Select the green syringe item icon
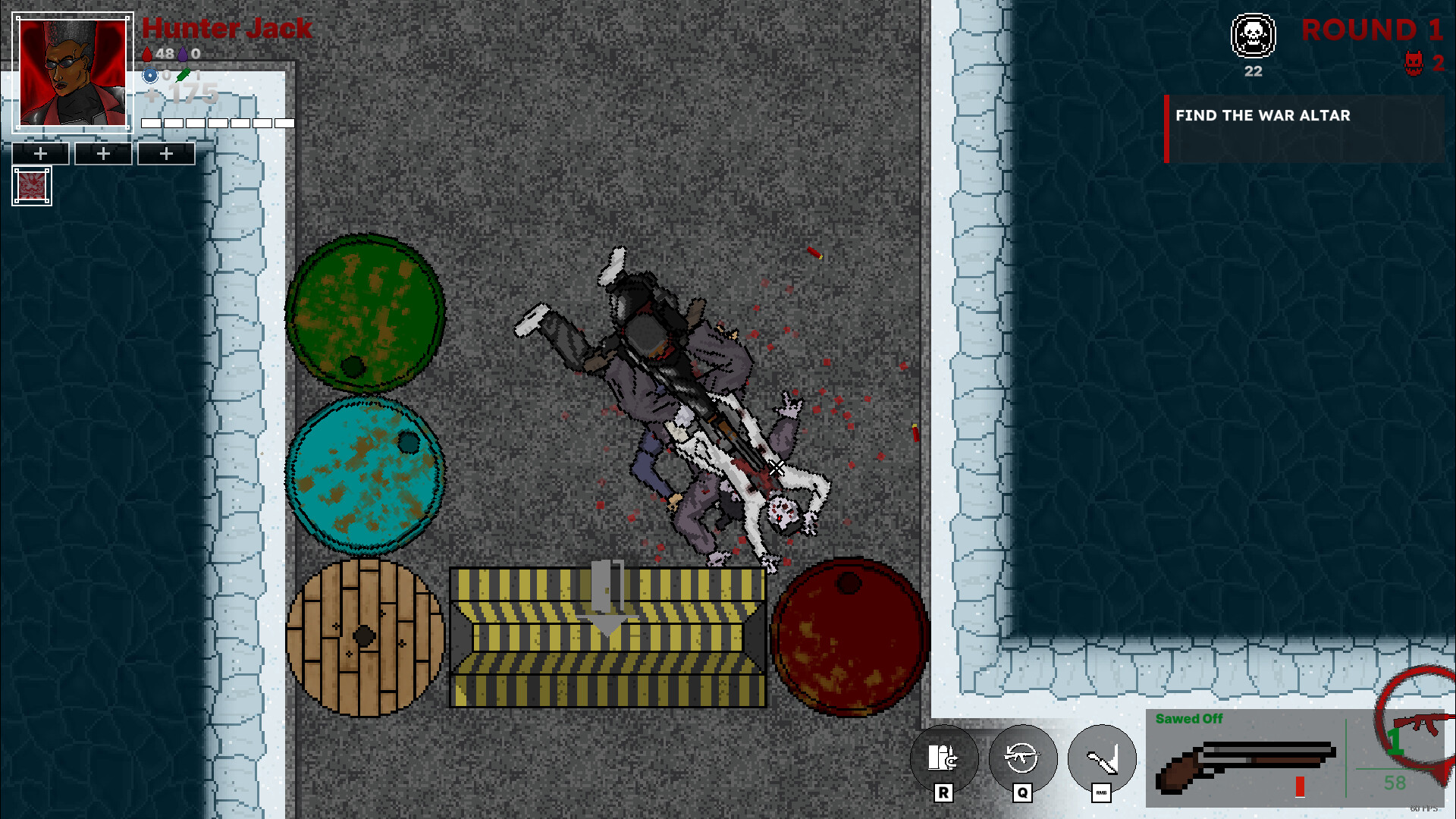1456x819 pixels. [182, 75]
